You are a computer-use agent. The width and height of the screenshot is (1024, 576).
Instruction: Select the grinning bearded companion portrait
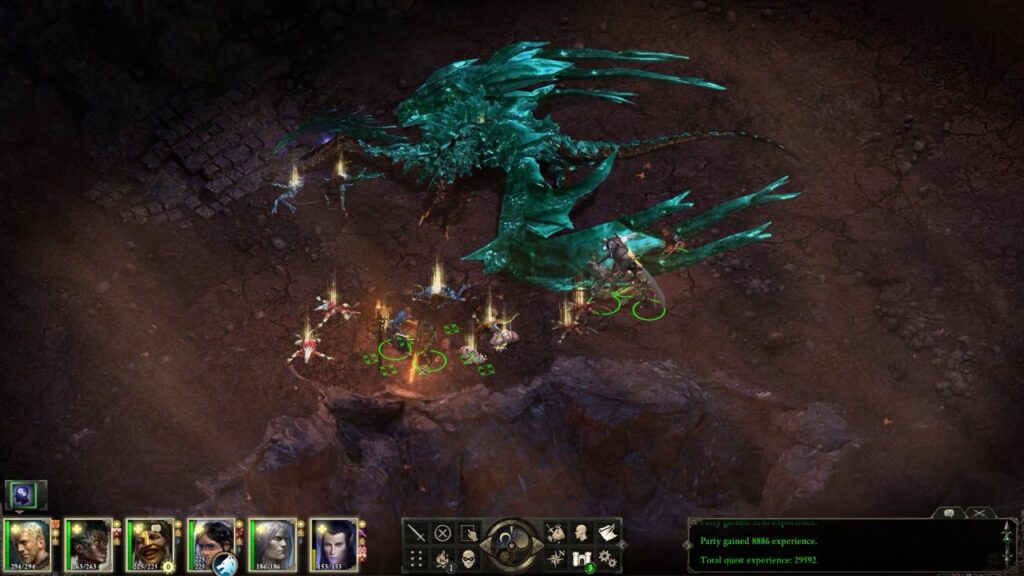[x=150, y=543]
